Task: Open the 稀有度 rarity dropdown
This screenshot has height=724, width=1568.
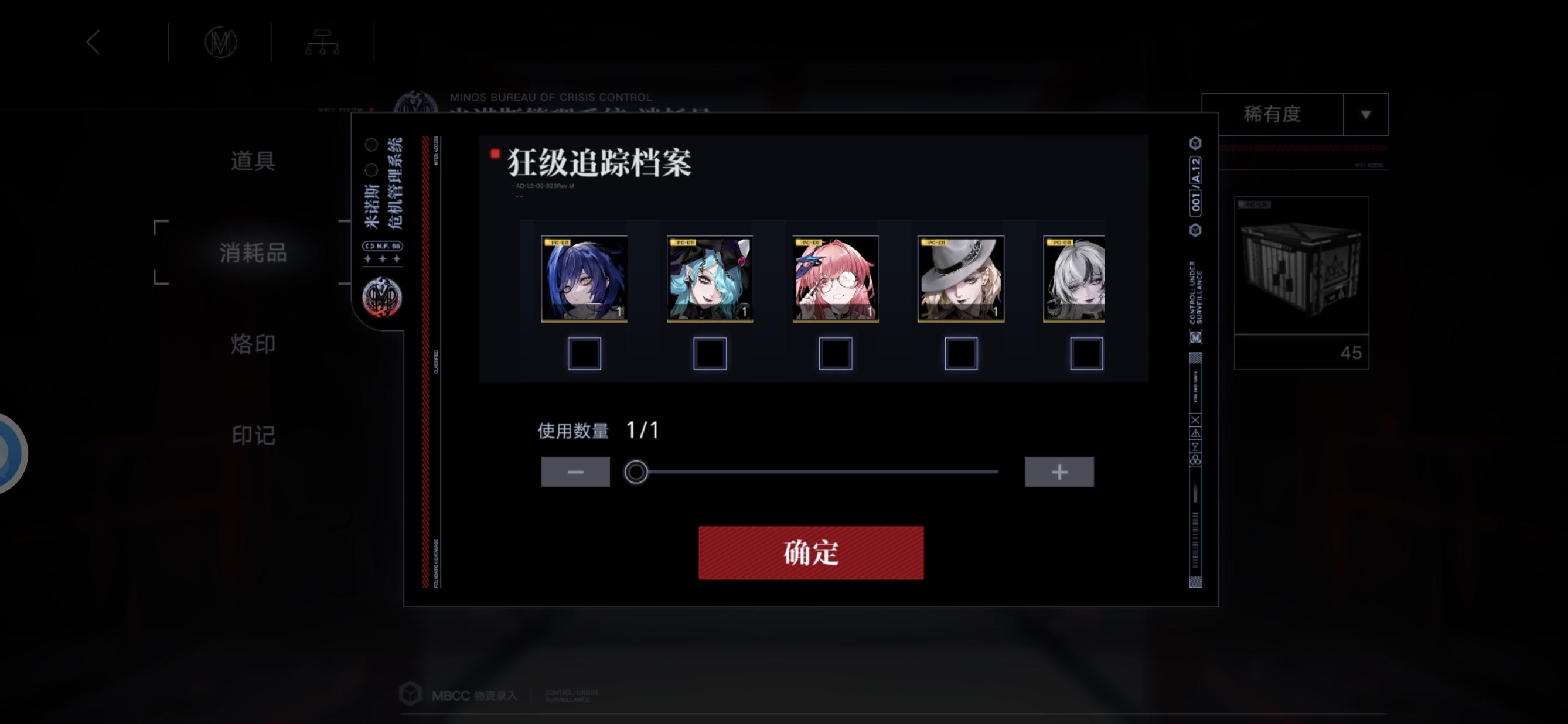Action: (1297, 114)
